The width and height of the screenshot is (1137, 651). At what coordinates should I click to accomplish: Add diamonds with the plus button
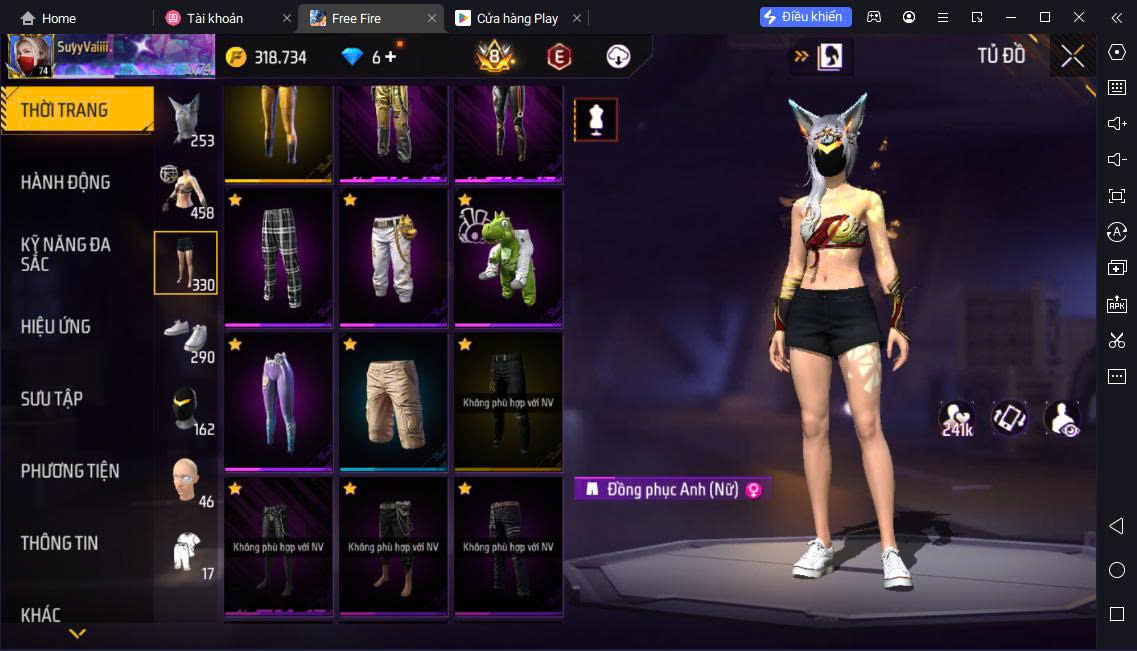pos(390,57)
